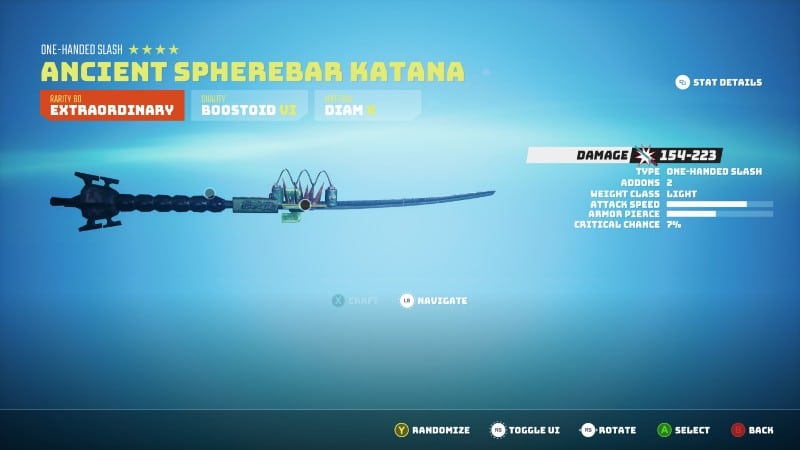Viewport: 800px width, 450px height.
Task: Pick the dark addon node near the blade guard
Action: [x=305, y=205]
